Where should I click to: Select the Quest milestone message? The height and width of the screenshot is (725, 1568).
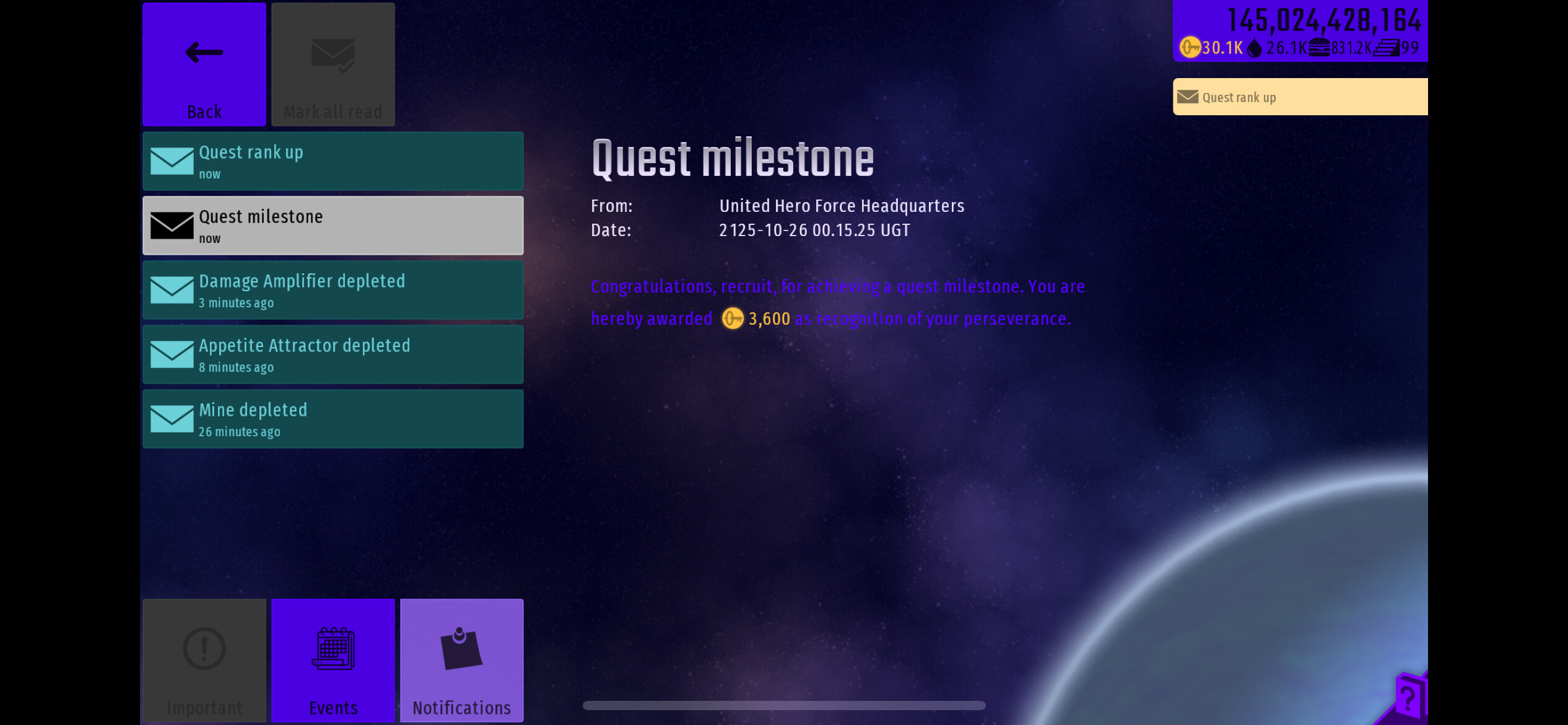point(333,226)
